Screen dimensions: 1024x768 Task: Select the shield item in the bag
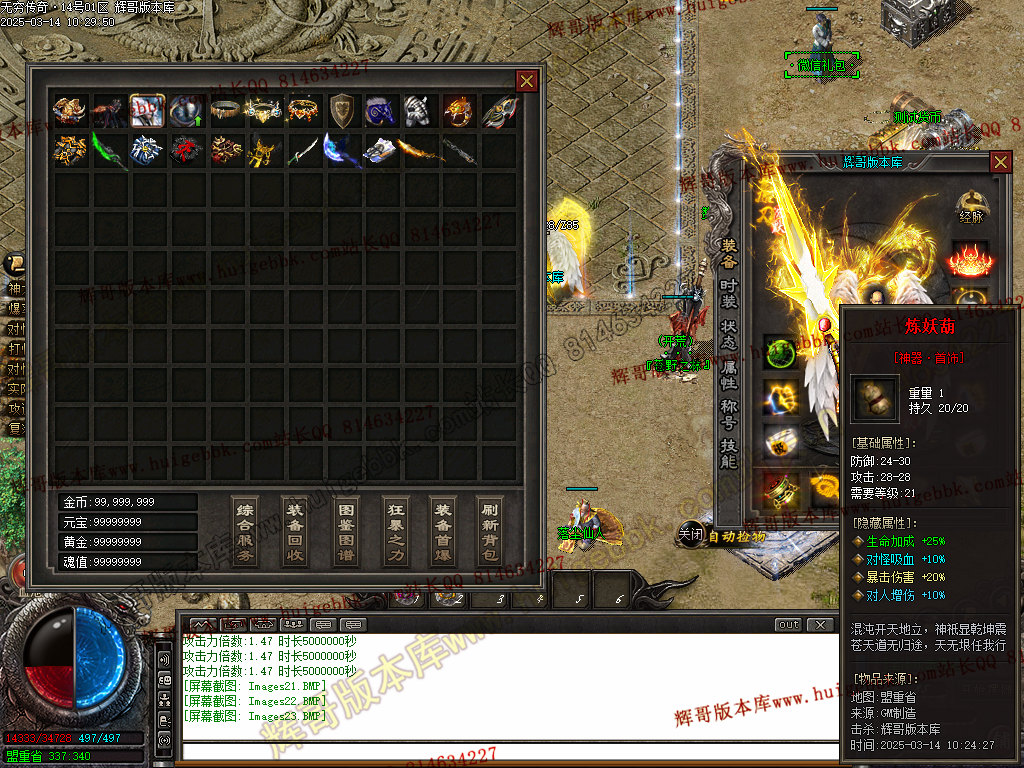coord(342,110)
